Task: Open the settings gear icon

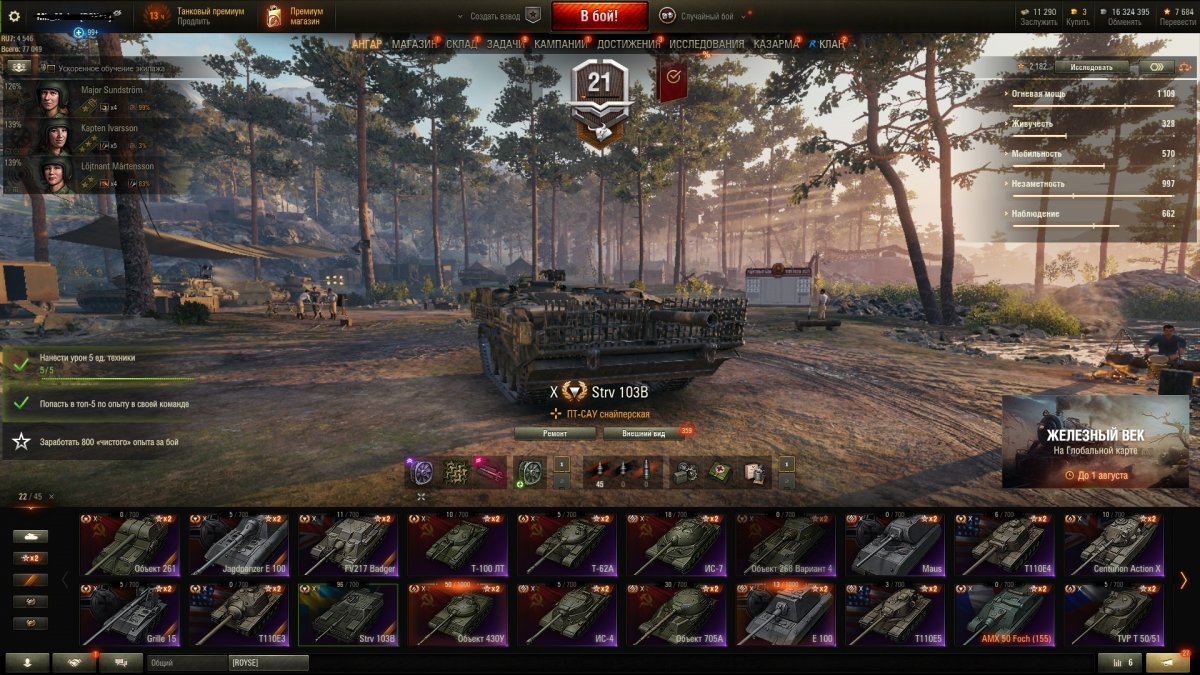Action: [14, 16]
